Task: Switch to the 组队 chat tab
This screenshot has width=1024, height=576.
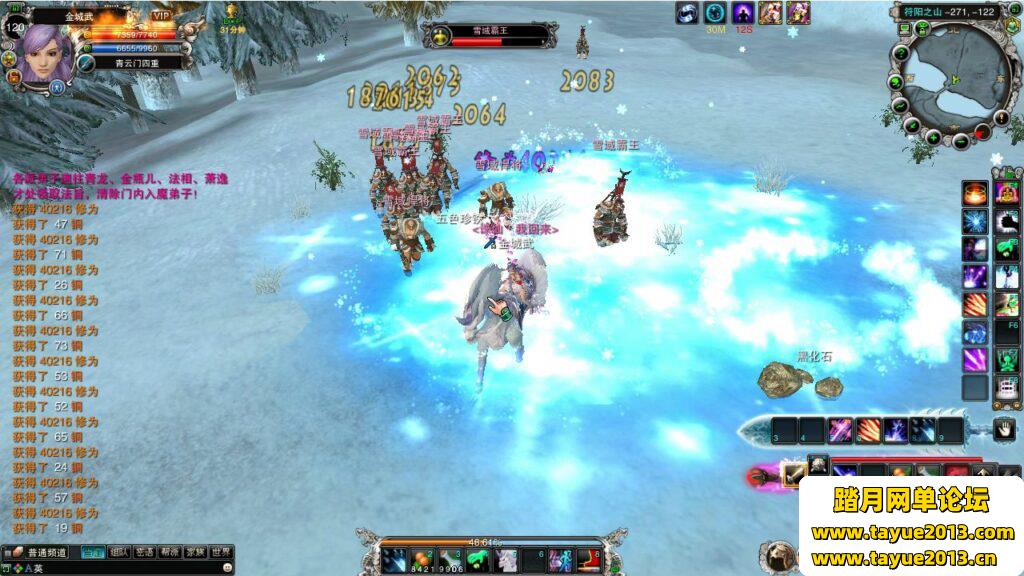Action: (119, 552)
